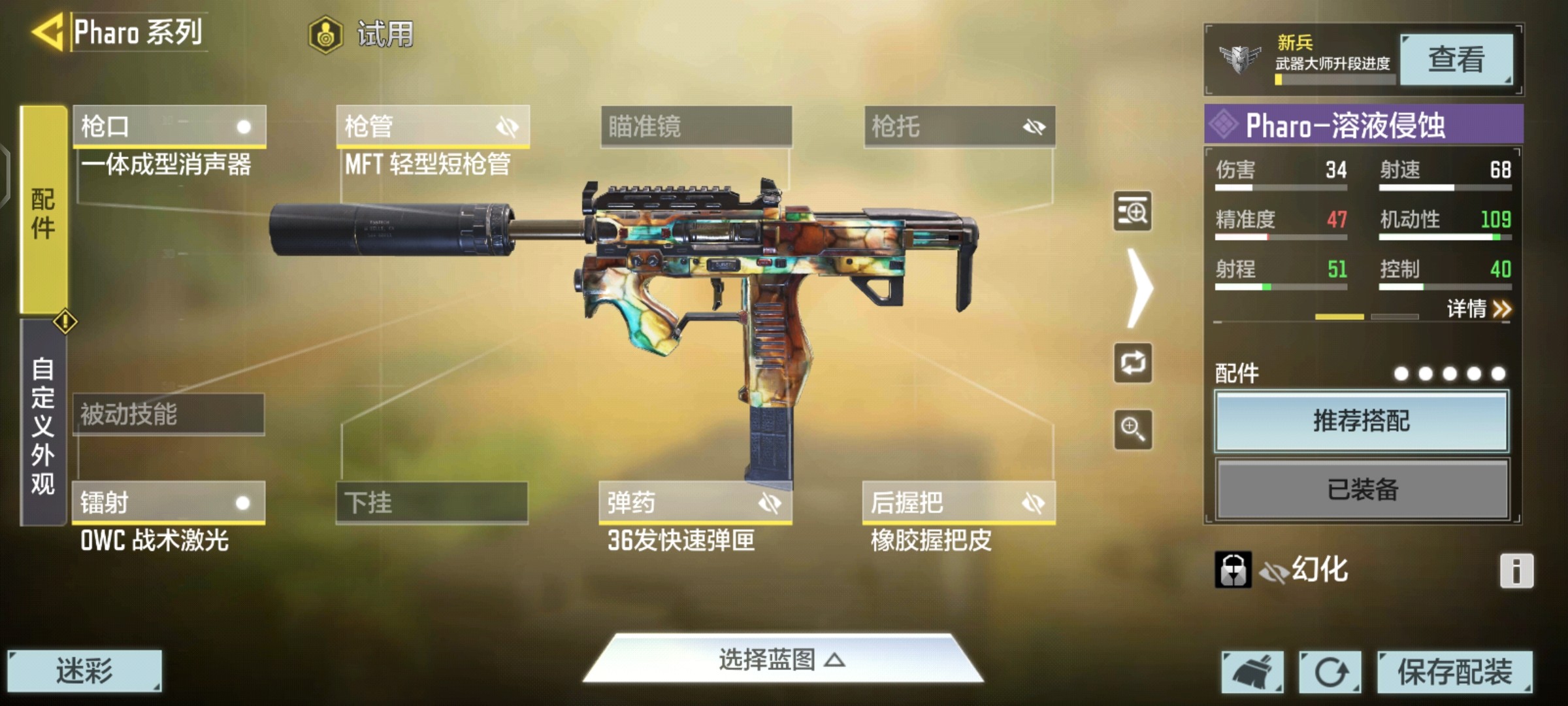Show stat details via 详情
This screenshot has width=1568, height=706.
pyautogui.click(x=1478, y=309)
